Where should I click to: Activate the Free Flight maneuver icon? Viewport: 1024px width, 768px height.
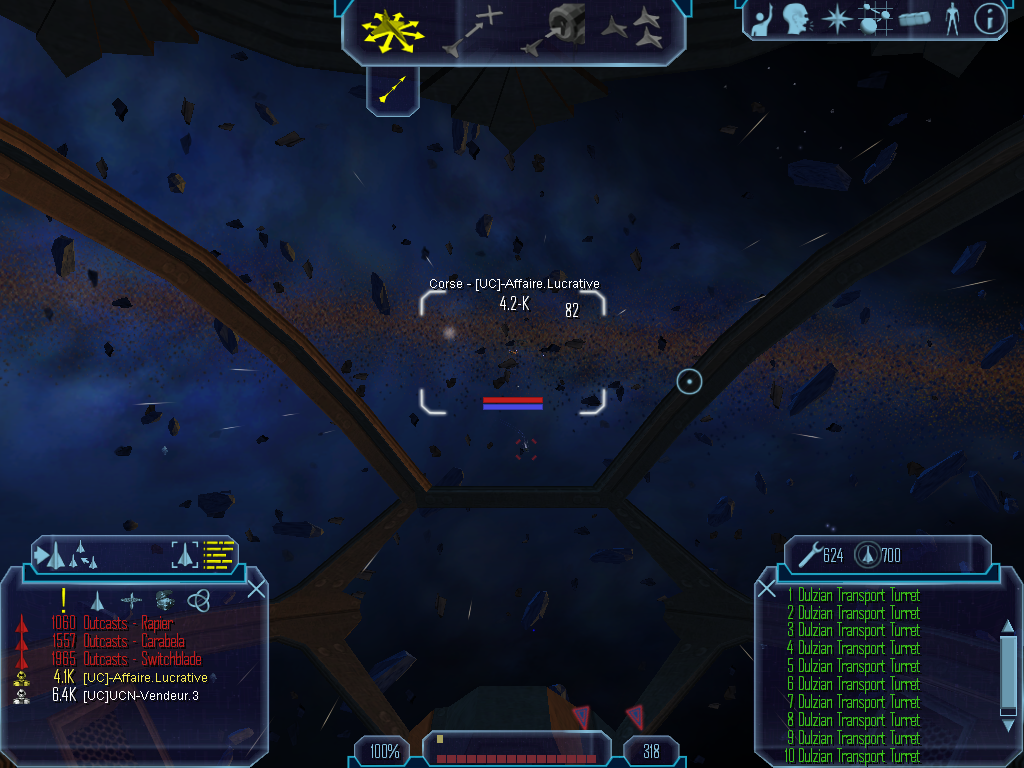point(392,29)
